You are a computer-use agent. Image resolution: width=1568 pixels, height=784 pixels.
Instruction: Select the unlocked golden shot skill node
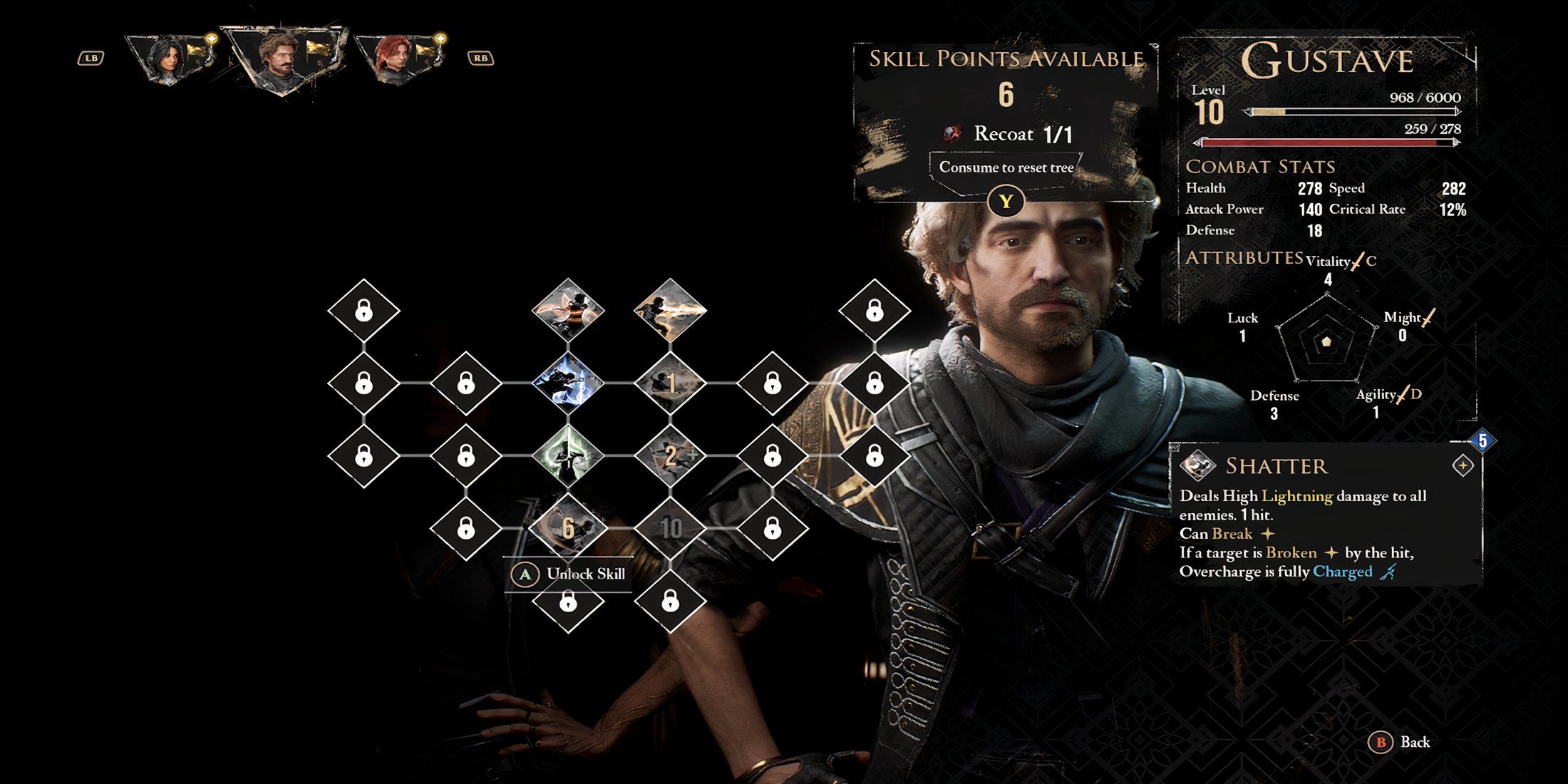point(670,310)
